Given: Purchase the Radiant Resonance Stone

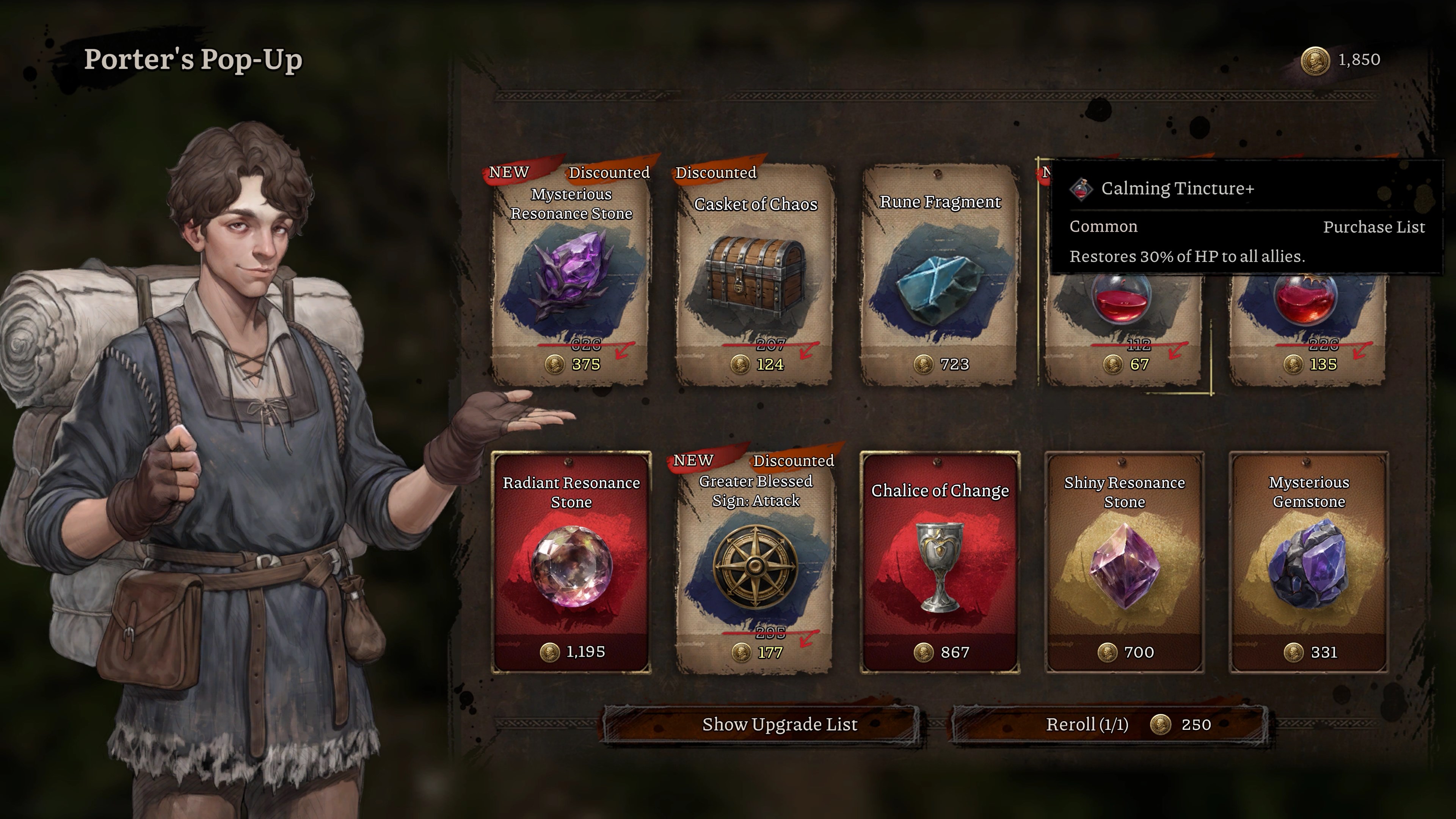Looking at the screenshot, I should point(571,562).
